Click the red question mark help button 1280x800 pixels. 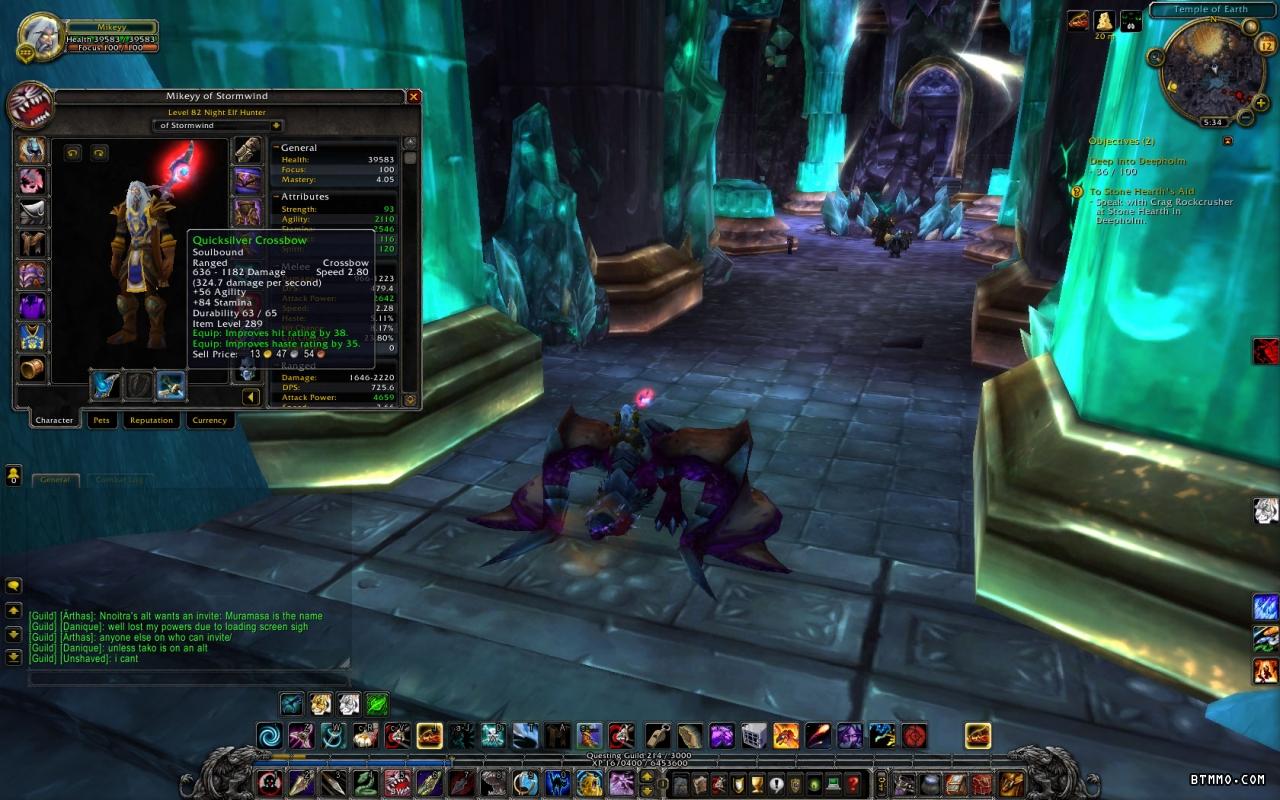point(853,783)
